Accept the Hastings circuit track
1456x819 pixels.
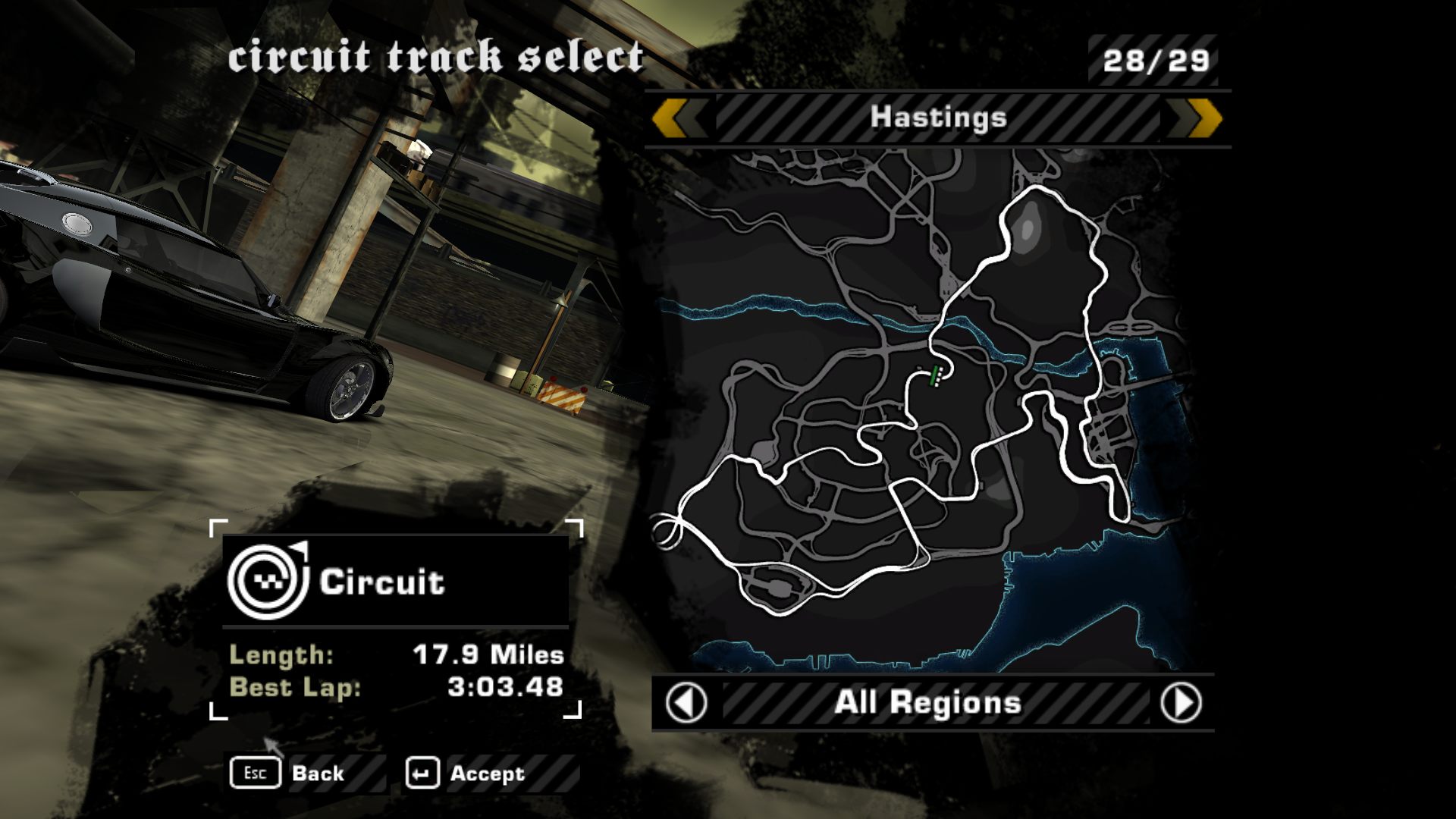click(466, 773)
